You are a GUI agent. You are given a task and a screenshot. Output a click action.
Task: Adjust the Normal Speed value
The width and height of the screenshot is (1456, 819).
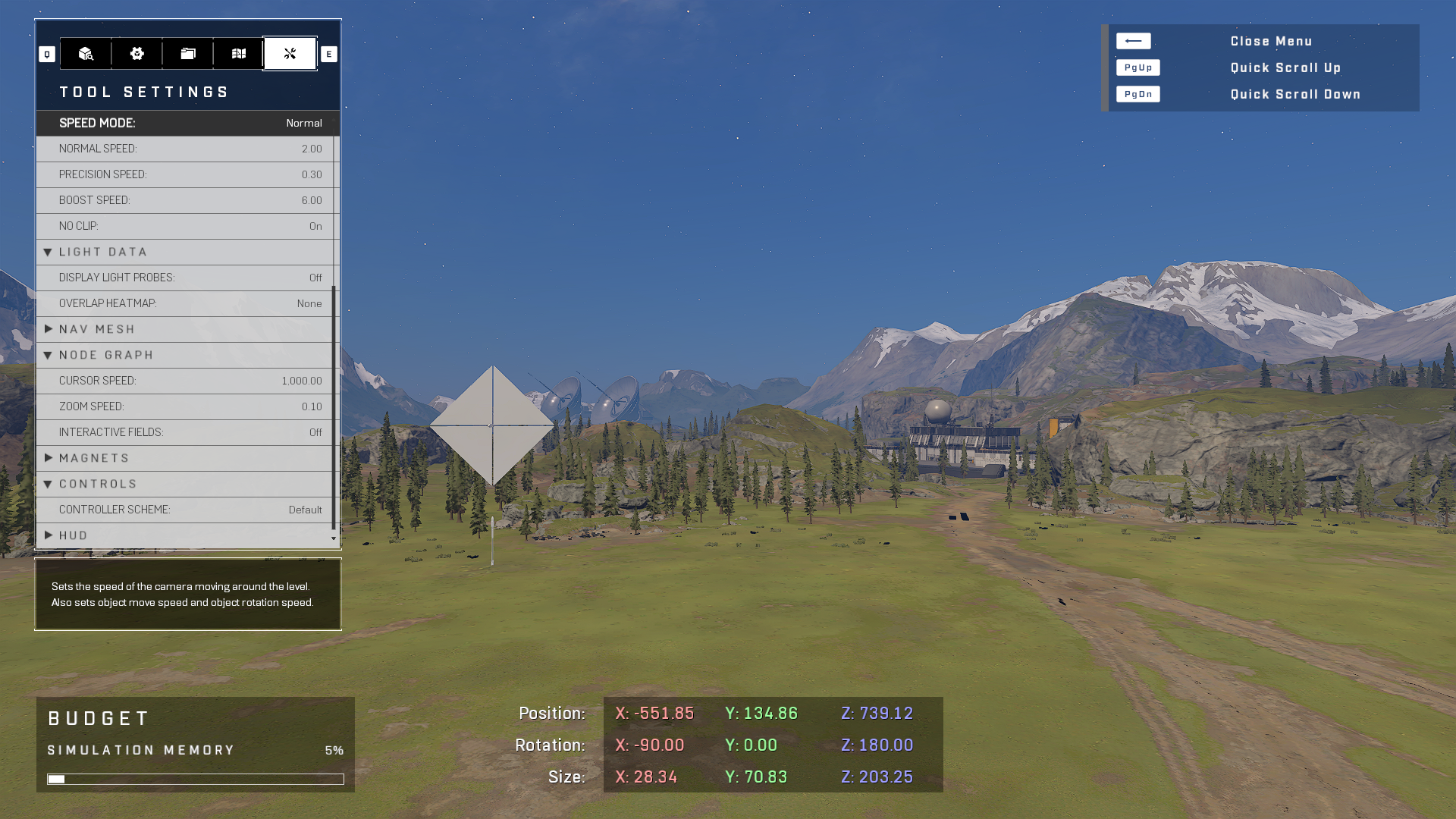[x=186, y=149]
